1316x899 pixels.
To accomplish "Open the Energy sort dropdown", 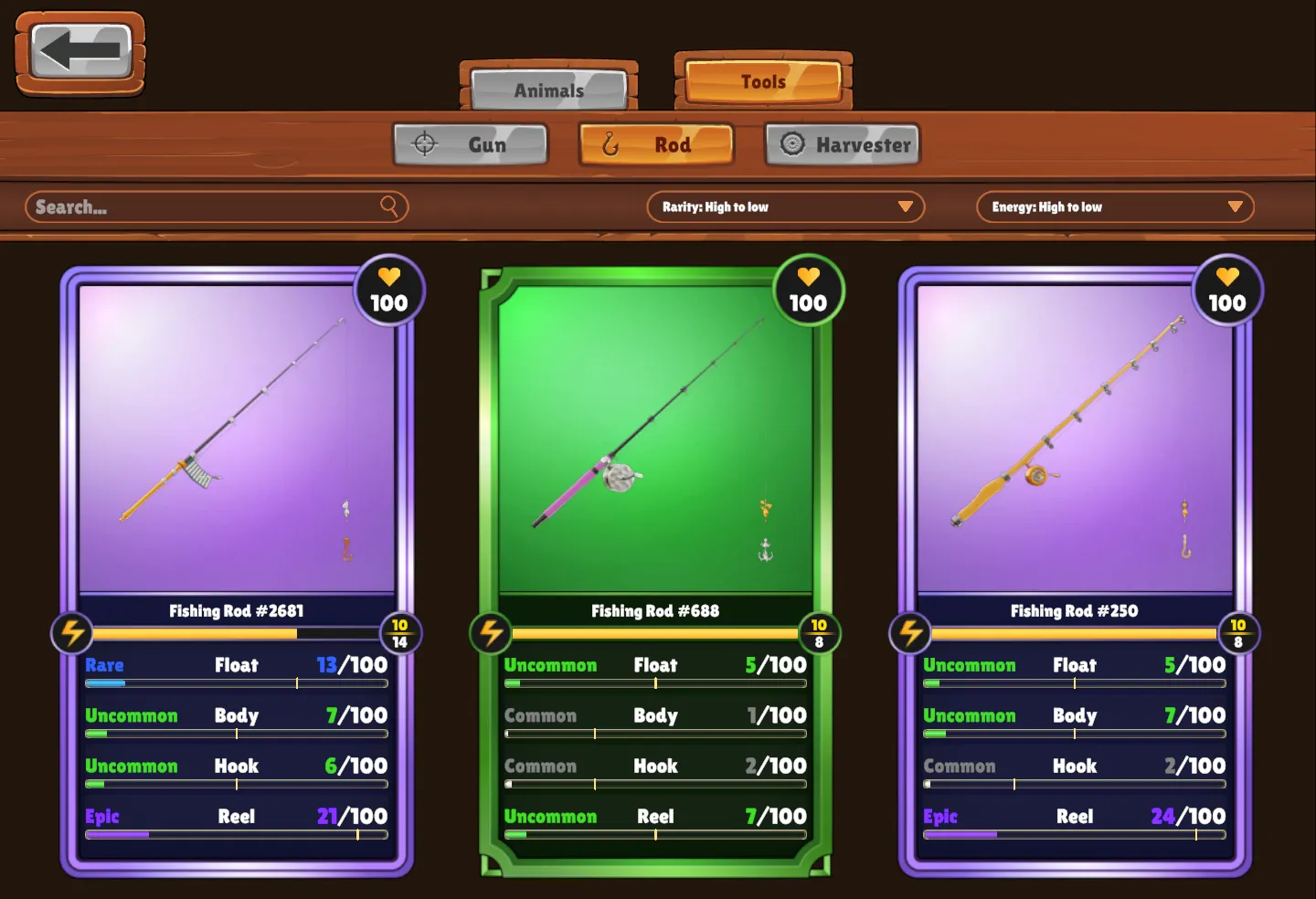I will pos(1115,207).
